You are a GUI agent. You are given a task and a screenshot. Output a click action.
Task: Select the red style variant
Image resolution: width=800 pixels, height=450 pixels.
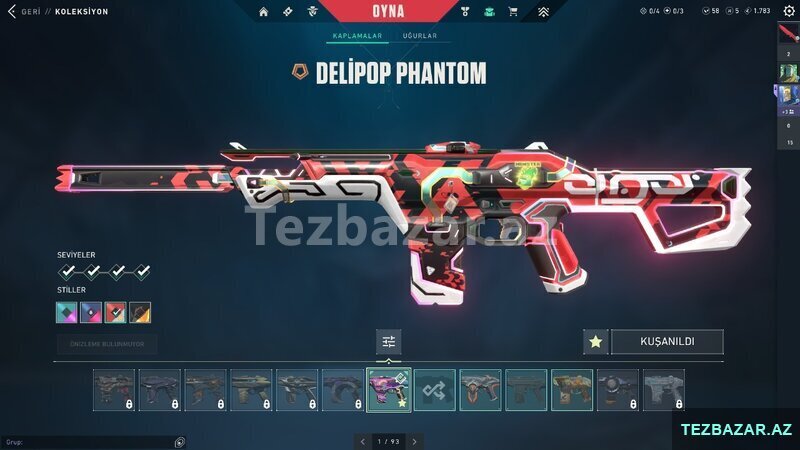tap(115, 312)
